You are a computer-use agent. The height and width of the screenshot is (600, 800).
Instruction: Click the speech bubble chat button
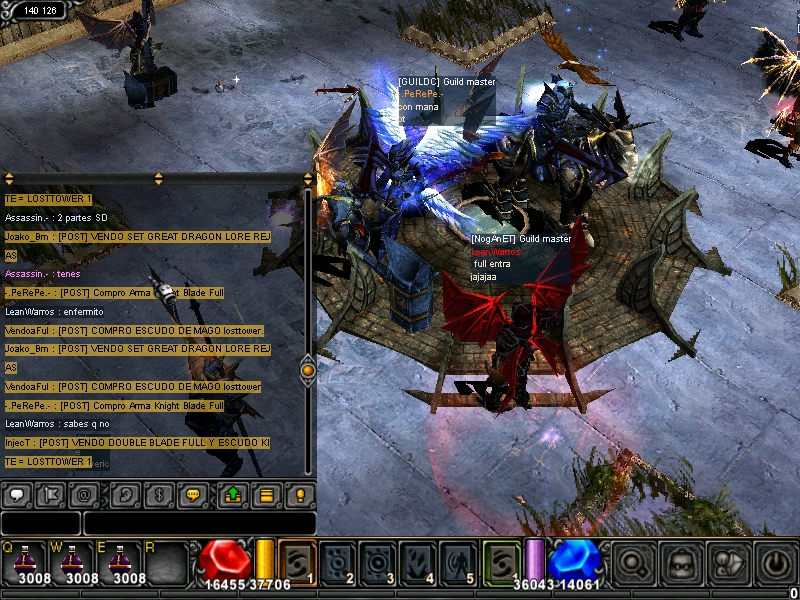[x=16, y=494]
